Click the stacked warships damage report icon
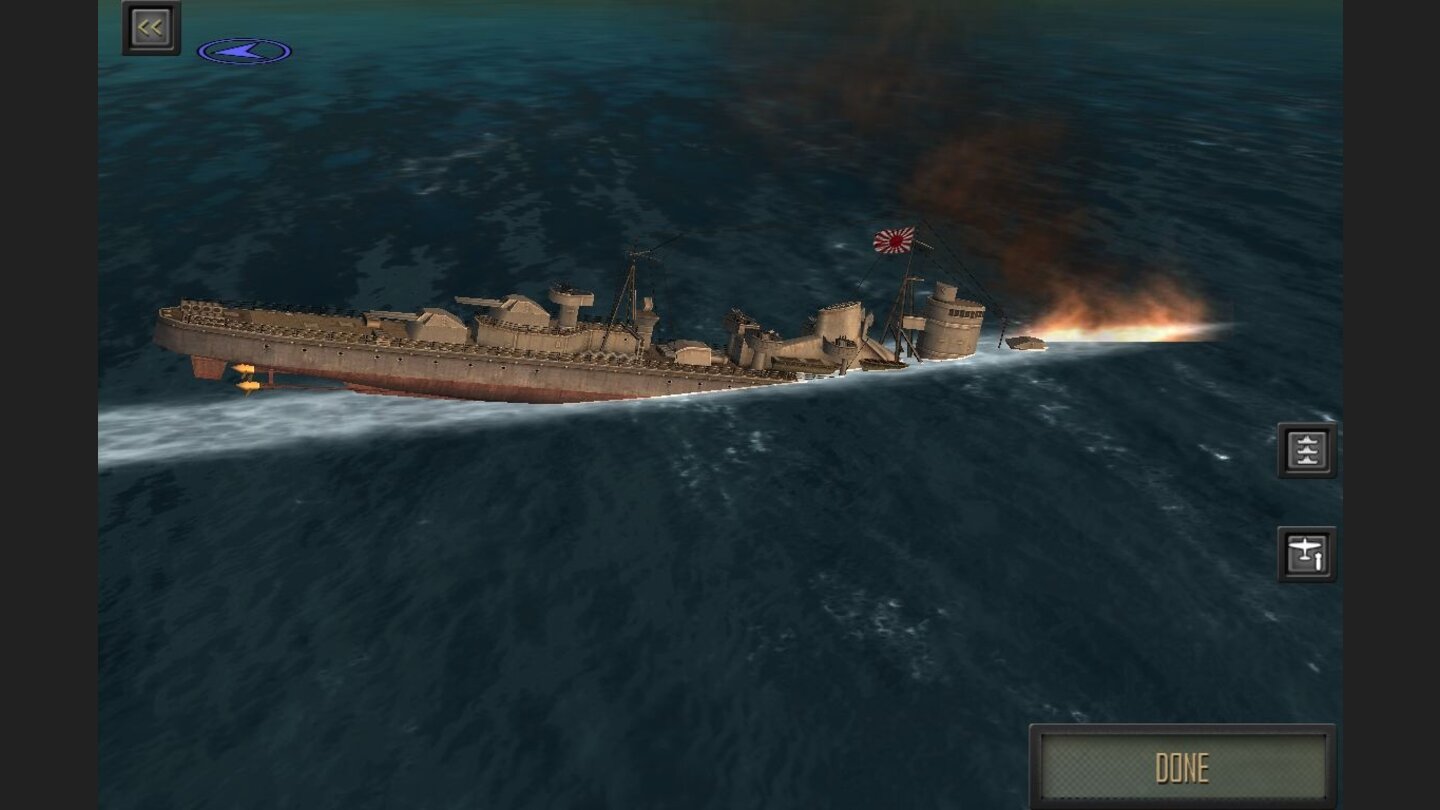 (1308, 448)
